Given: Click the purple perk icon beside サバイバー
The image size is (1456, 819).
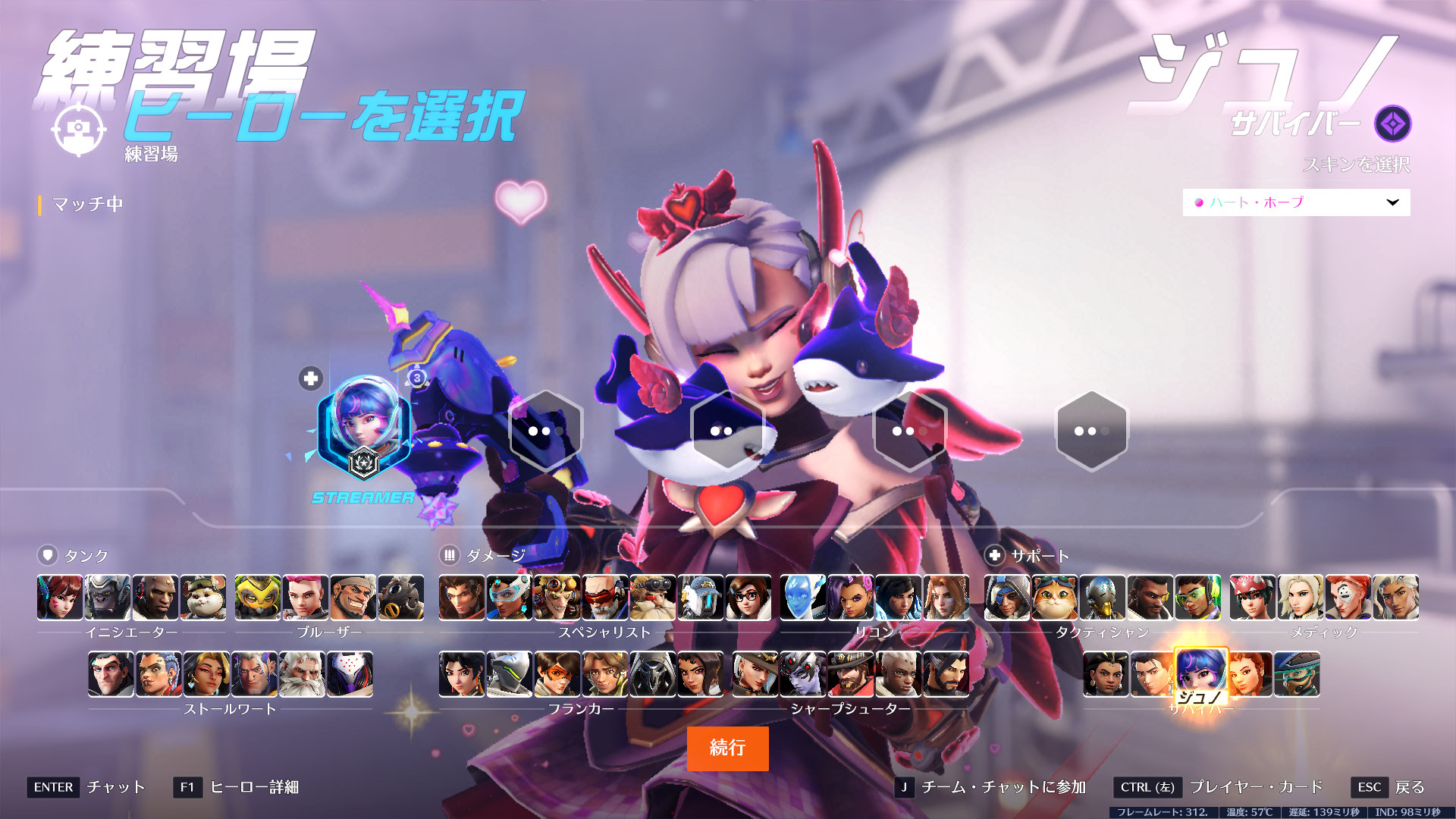Looking at the screenshot, I should point(1392,124).
